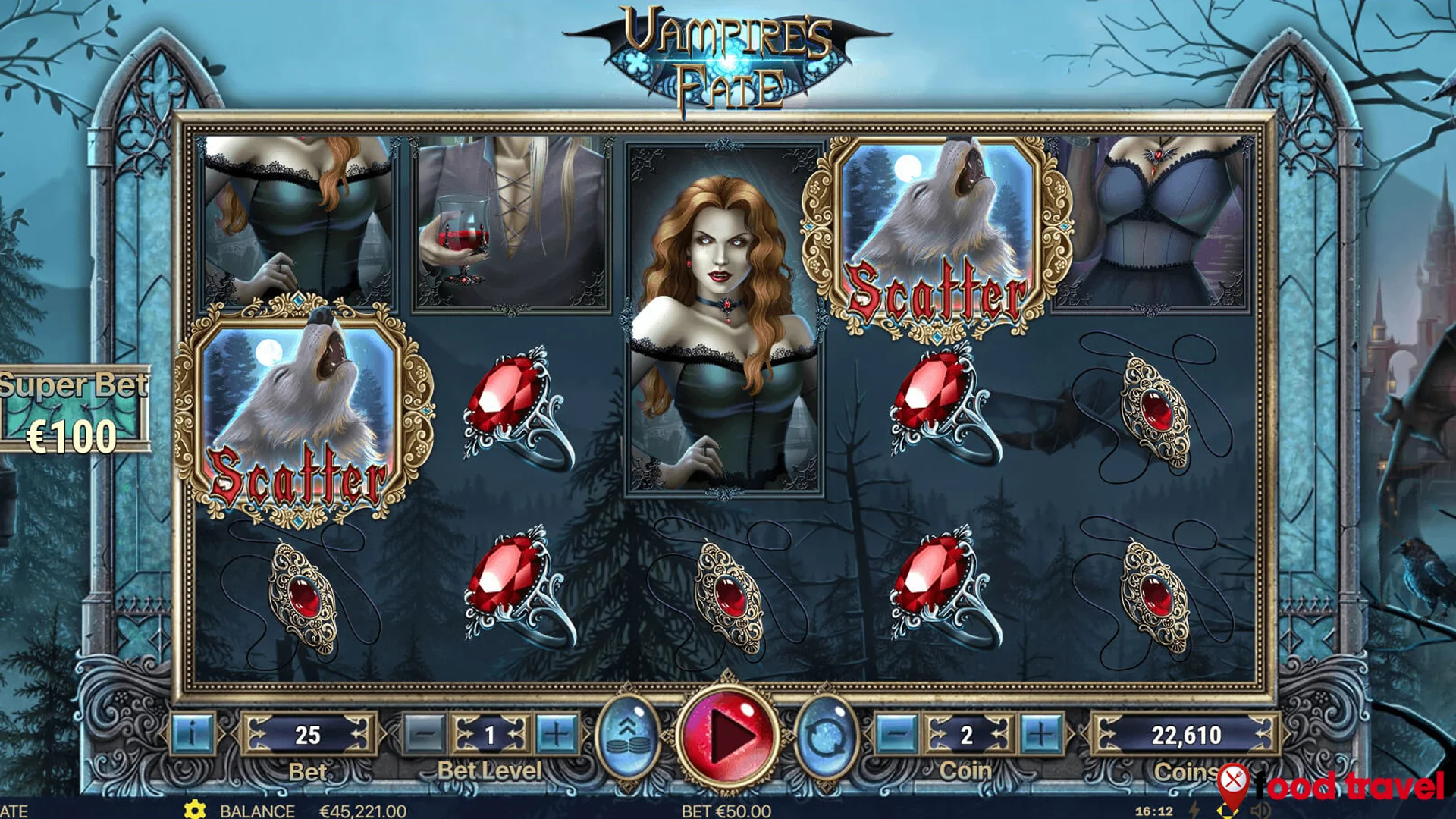Open settings with the yellow gear icon
This screenshot has height=819, width=1456.
click(195, 810)
